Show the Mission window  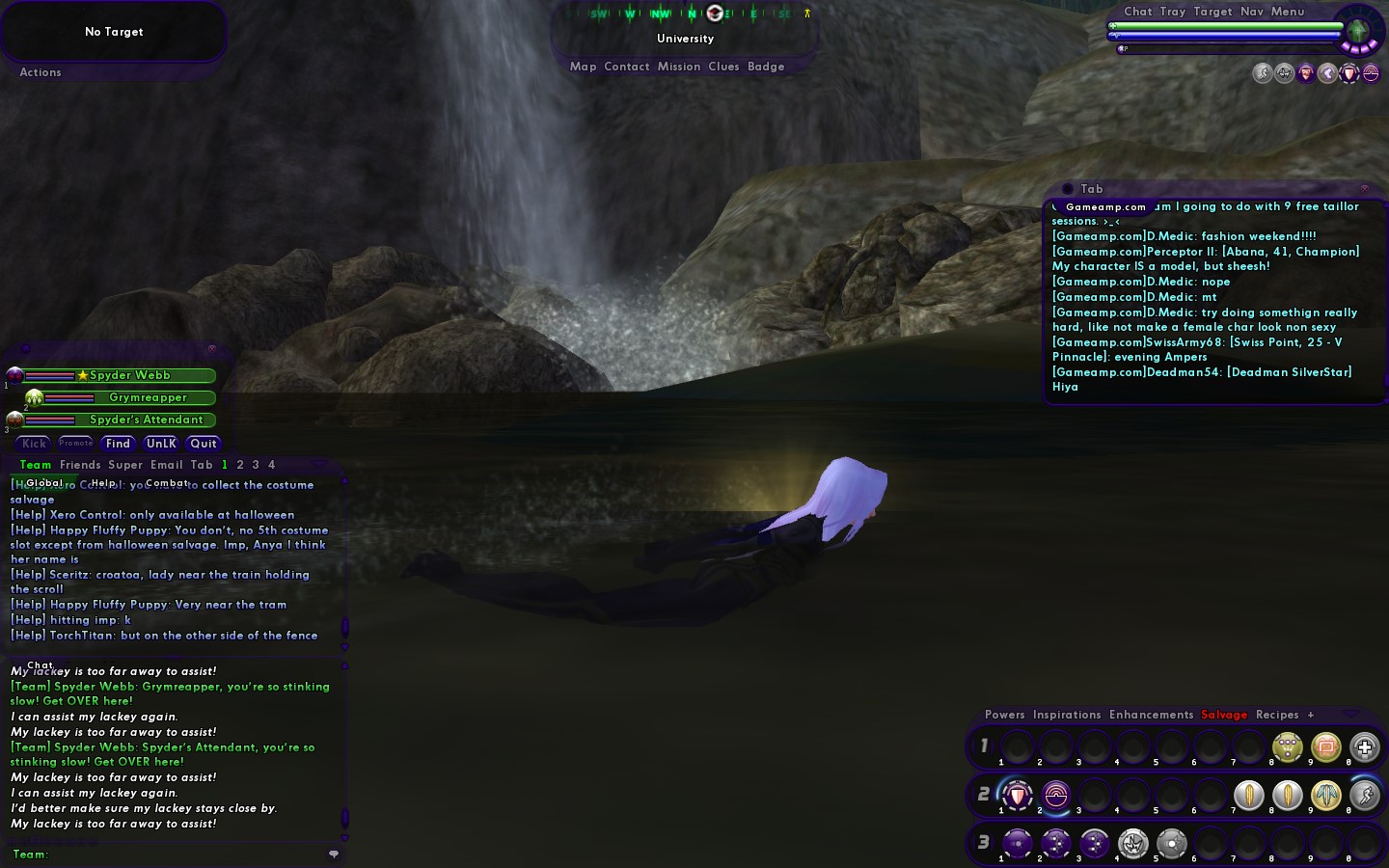[x=679, y=67]
